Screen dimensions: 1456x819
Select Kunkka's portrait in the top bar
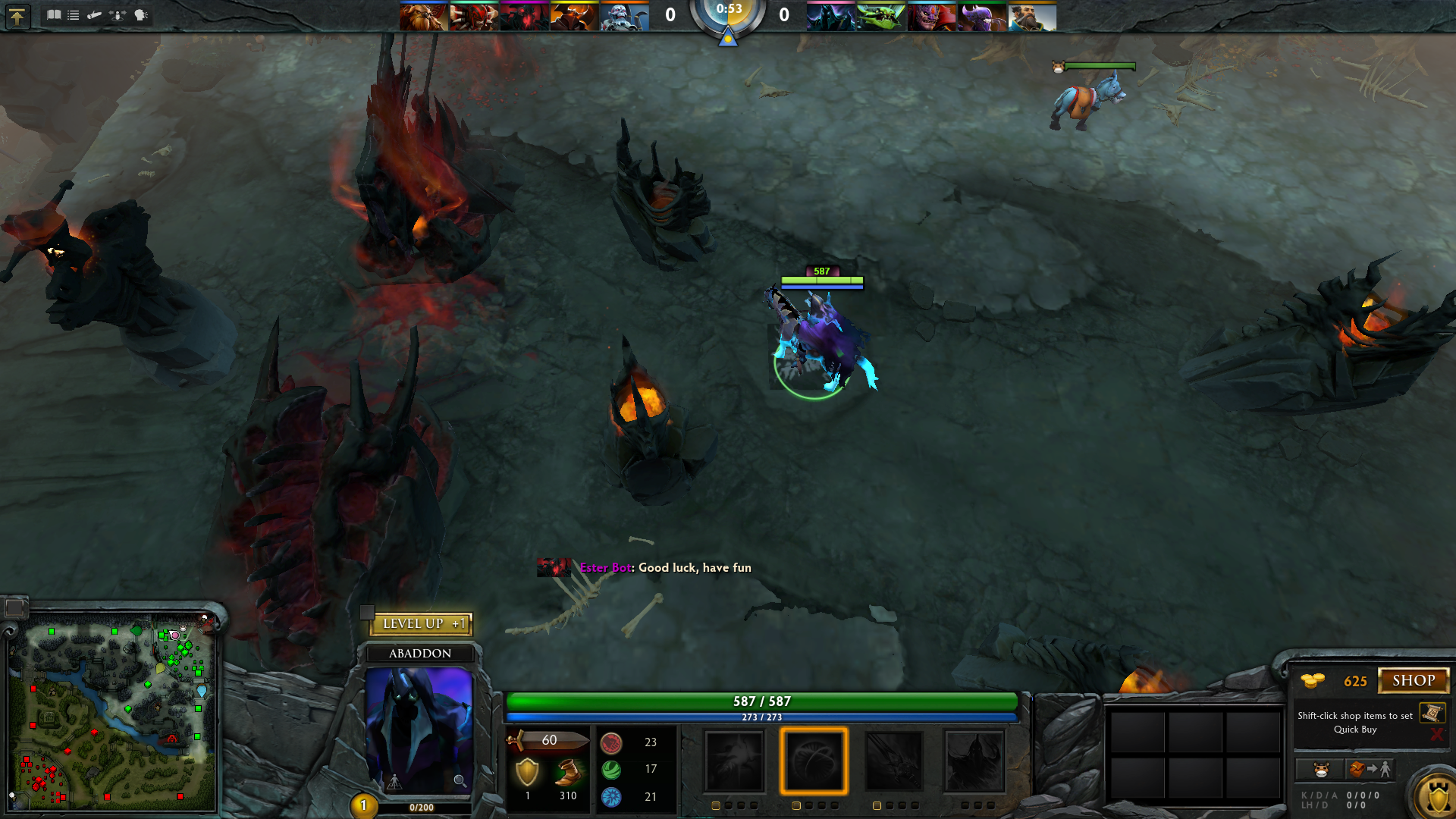[x=1031, y=16]
